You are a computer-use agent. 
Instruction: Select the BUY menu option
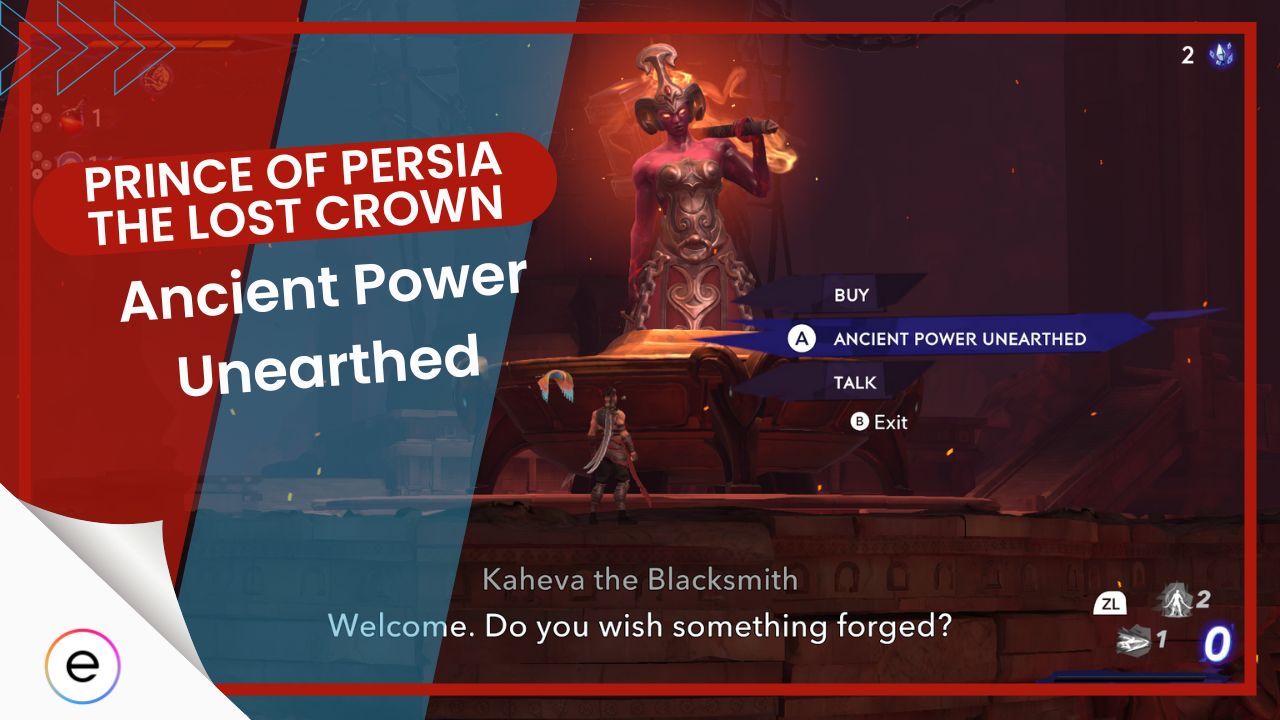851,294
